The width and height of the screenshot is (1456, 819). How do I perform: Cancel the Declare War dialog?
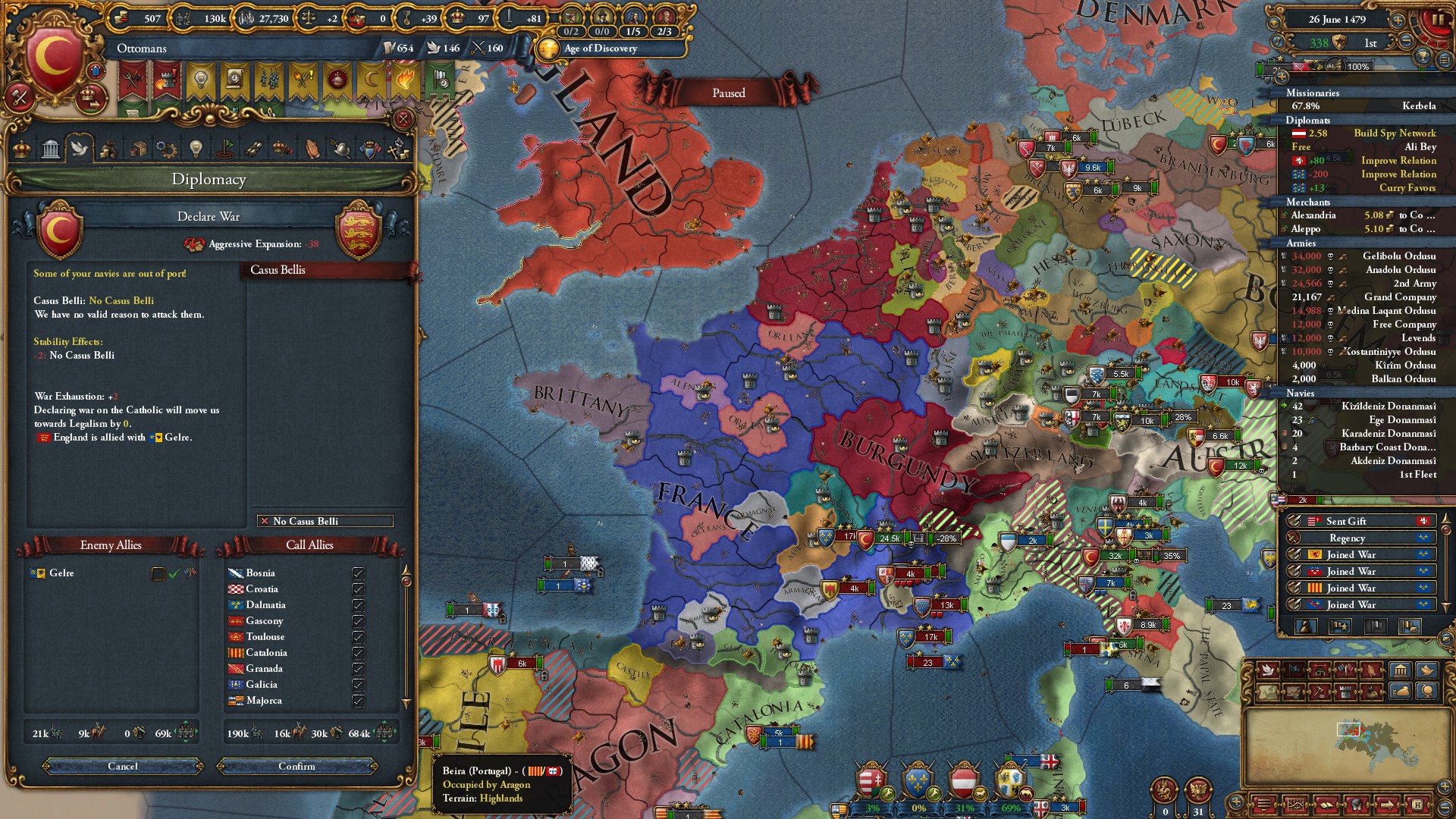[123, 767]
